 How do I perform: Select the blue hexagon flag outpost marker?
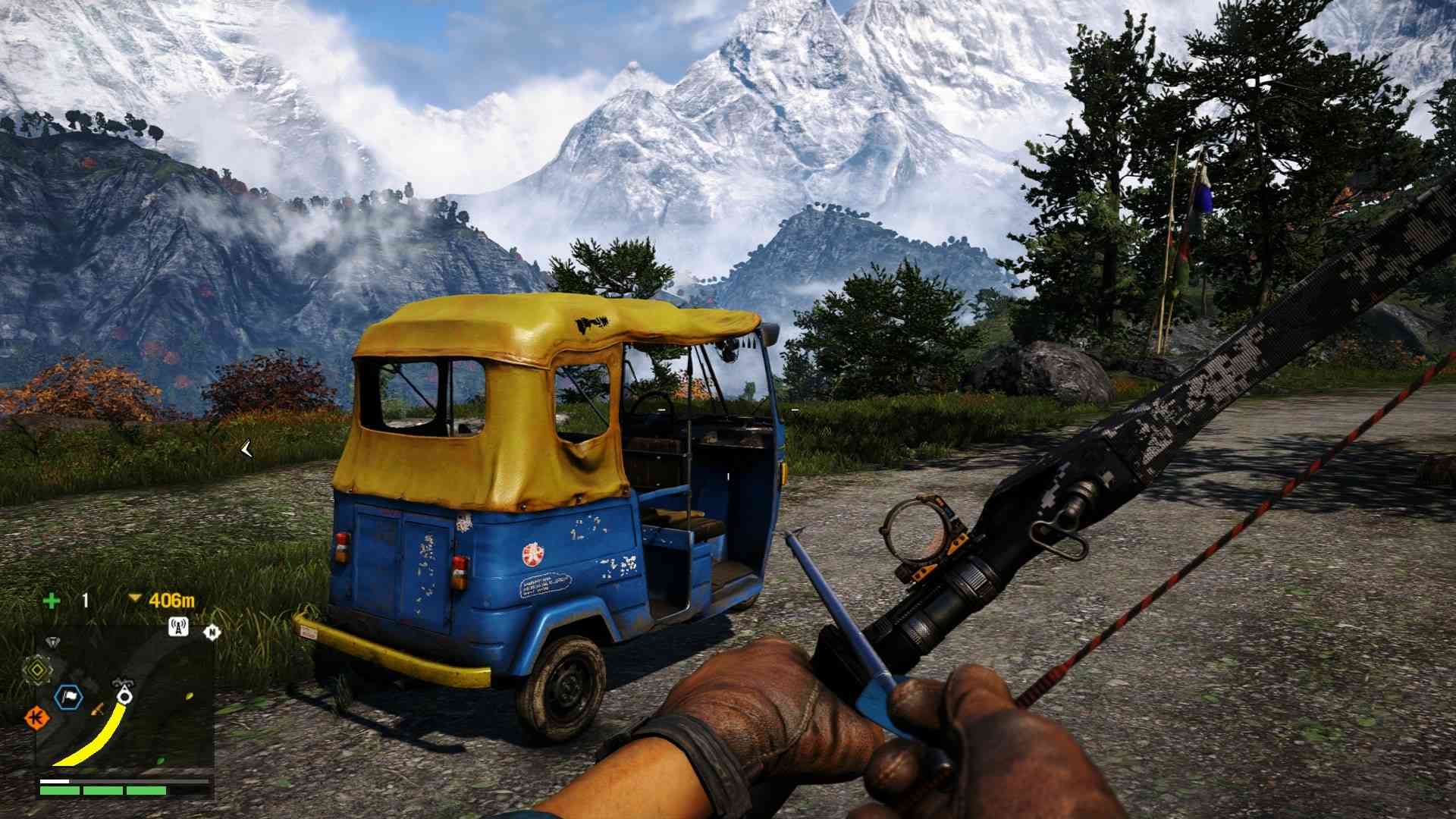[68, 697]
